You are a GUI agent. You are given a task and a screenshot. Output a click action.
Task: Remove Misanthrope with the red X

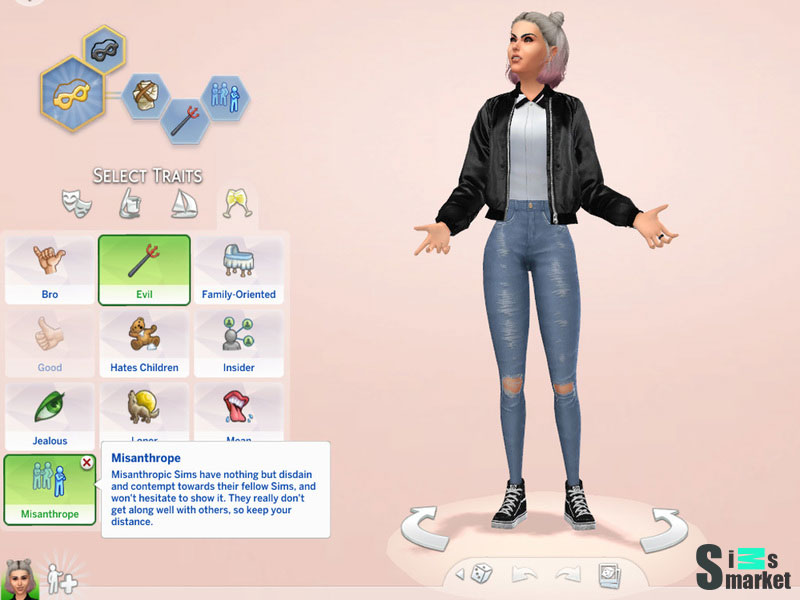[87, 462]
